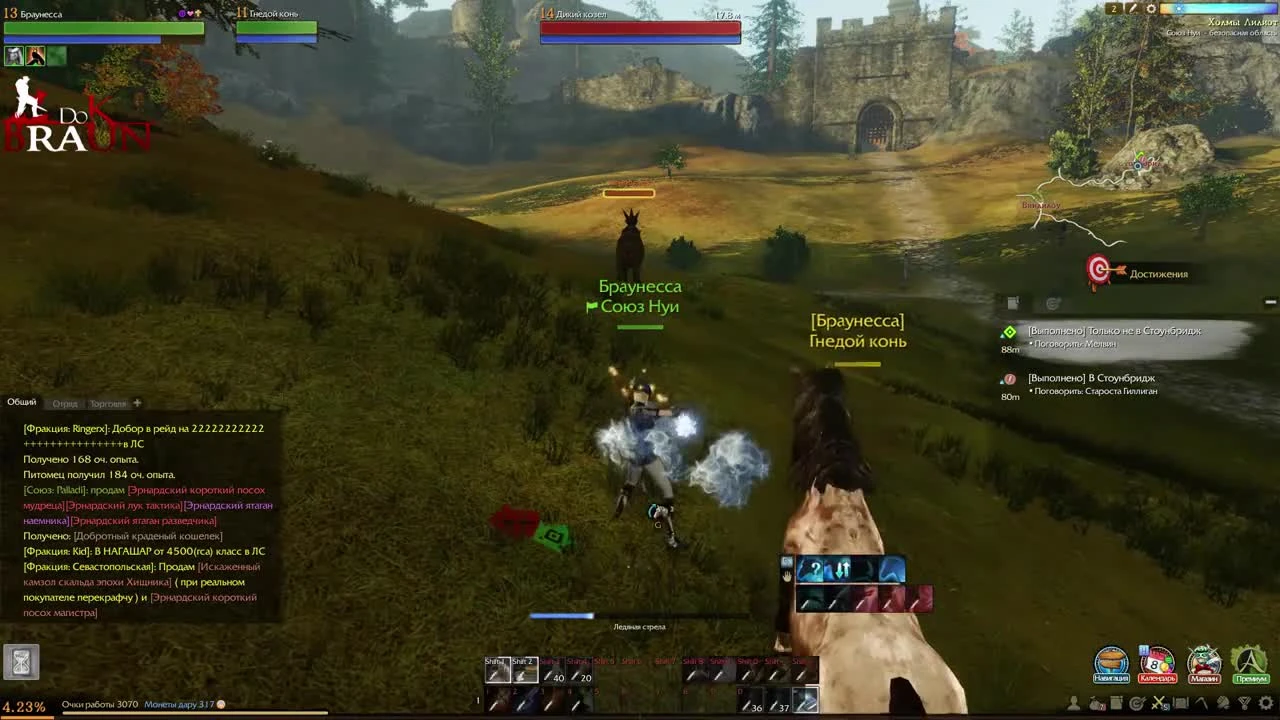Open the medal rankings icon
1280x720 pixels.
click(x=1245, y=704)
